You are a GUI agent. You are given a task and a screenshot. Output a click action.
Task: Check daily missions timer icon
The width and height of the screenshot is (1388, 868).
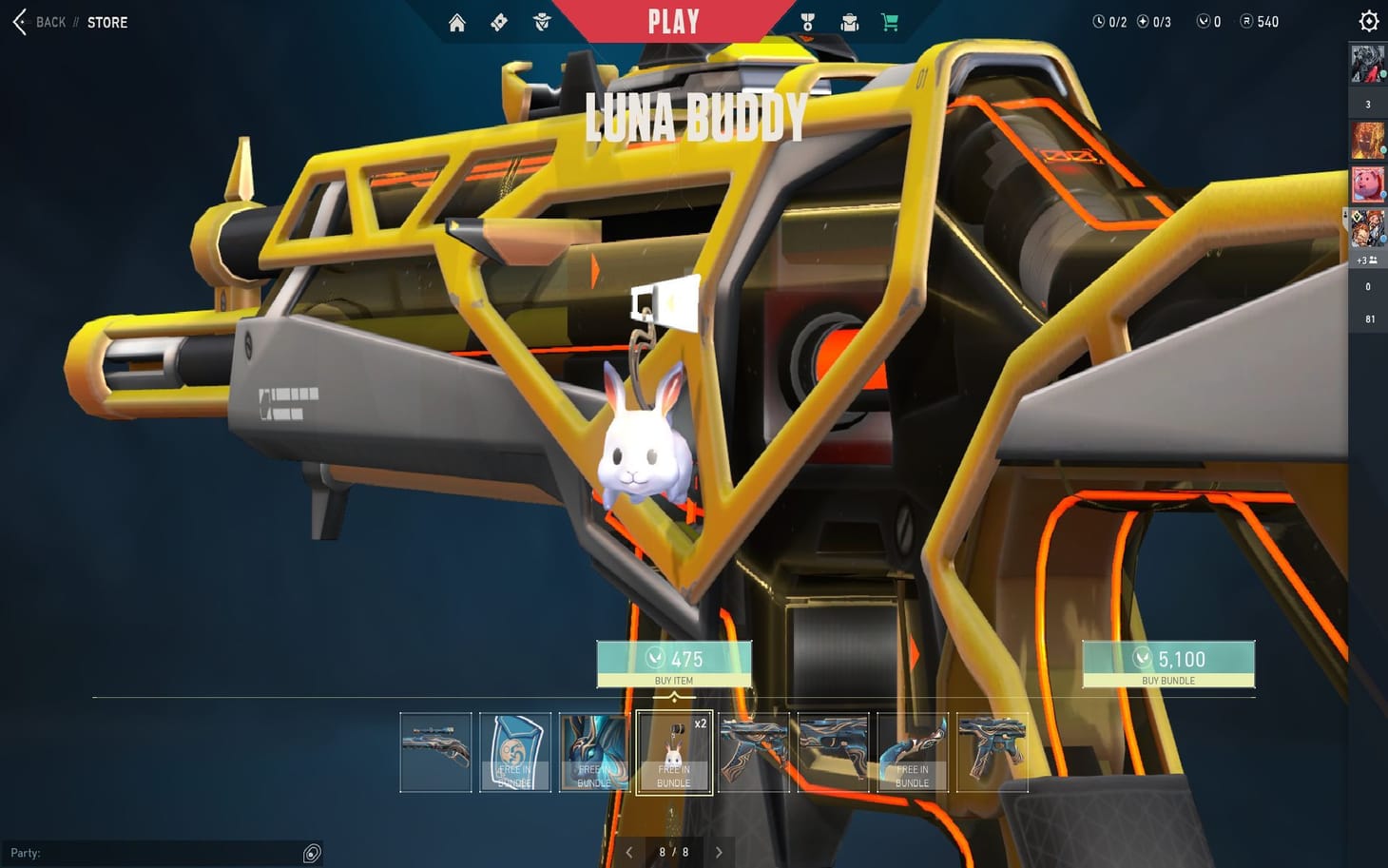coord(1098,21)
